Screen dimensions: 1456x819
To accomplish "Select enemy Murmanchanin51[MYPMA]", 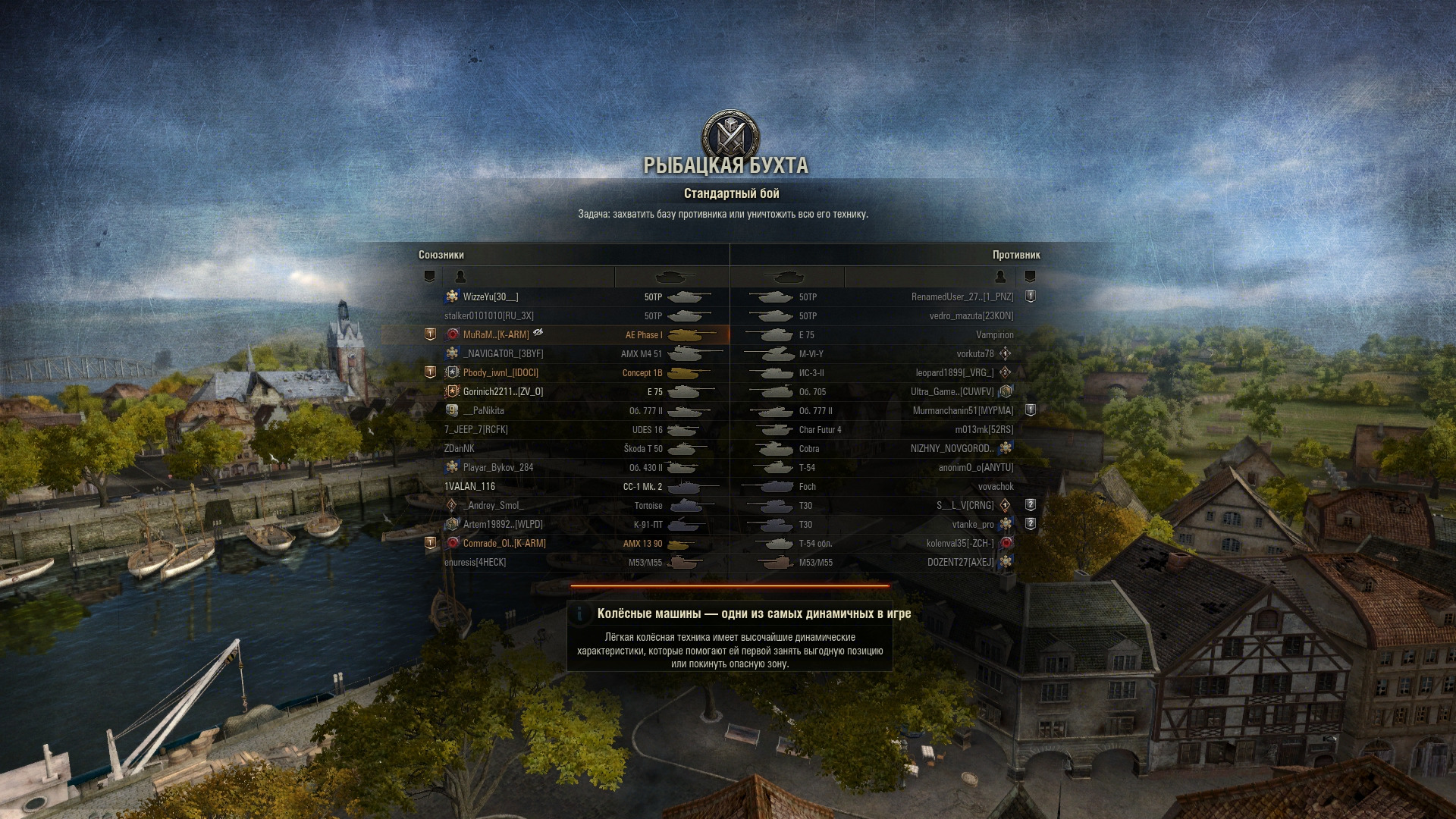I will pyautogui.click(x=962, y=411).
